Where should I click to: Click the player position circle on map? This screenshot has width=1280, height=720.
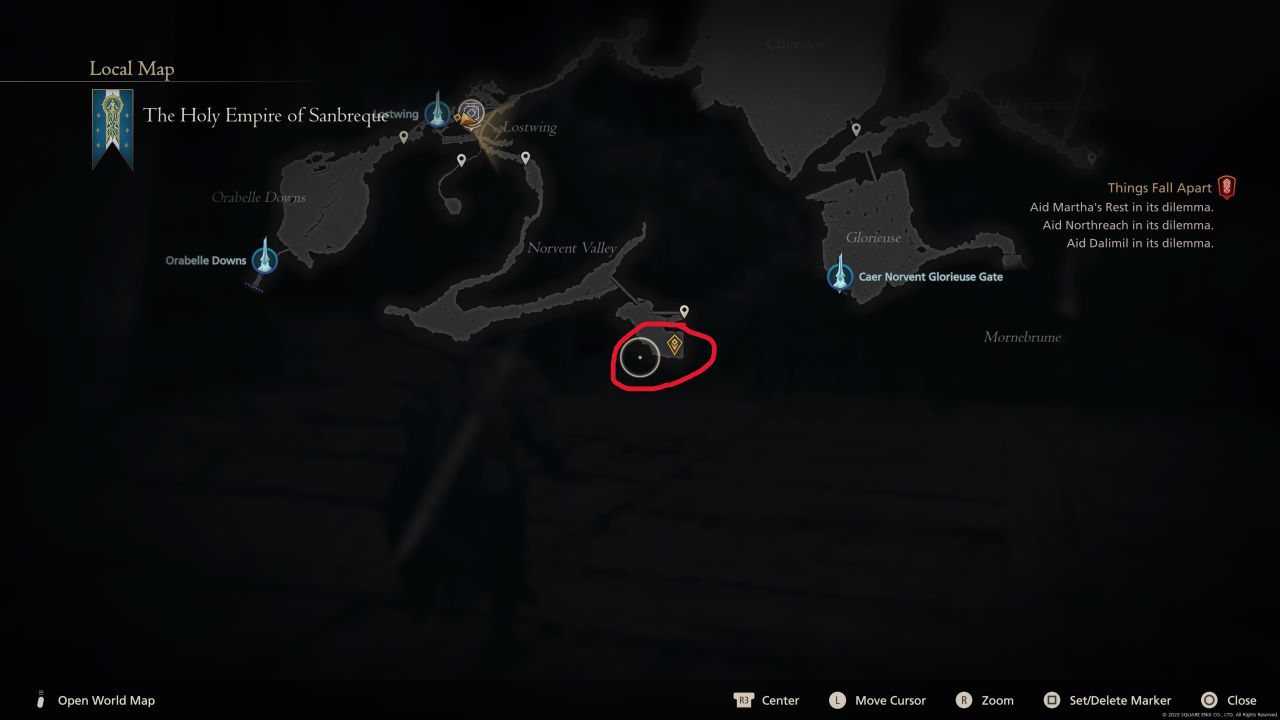640,357
